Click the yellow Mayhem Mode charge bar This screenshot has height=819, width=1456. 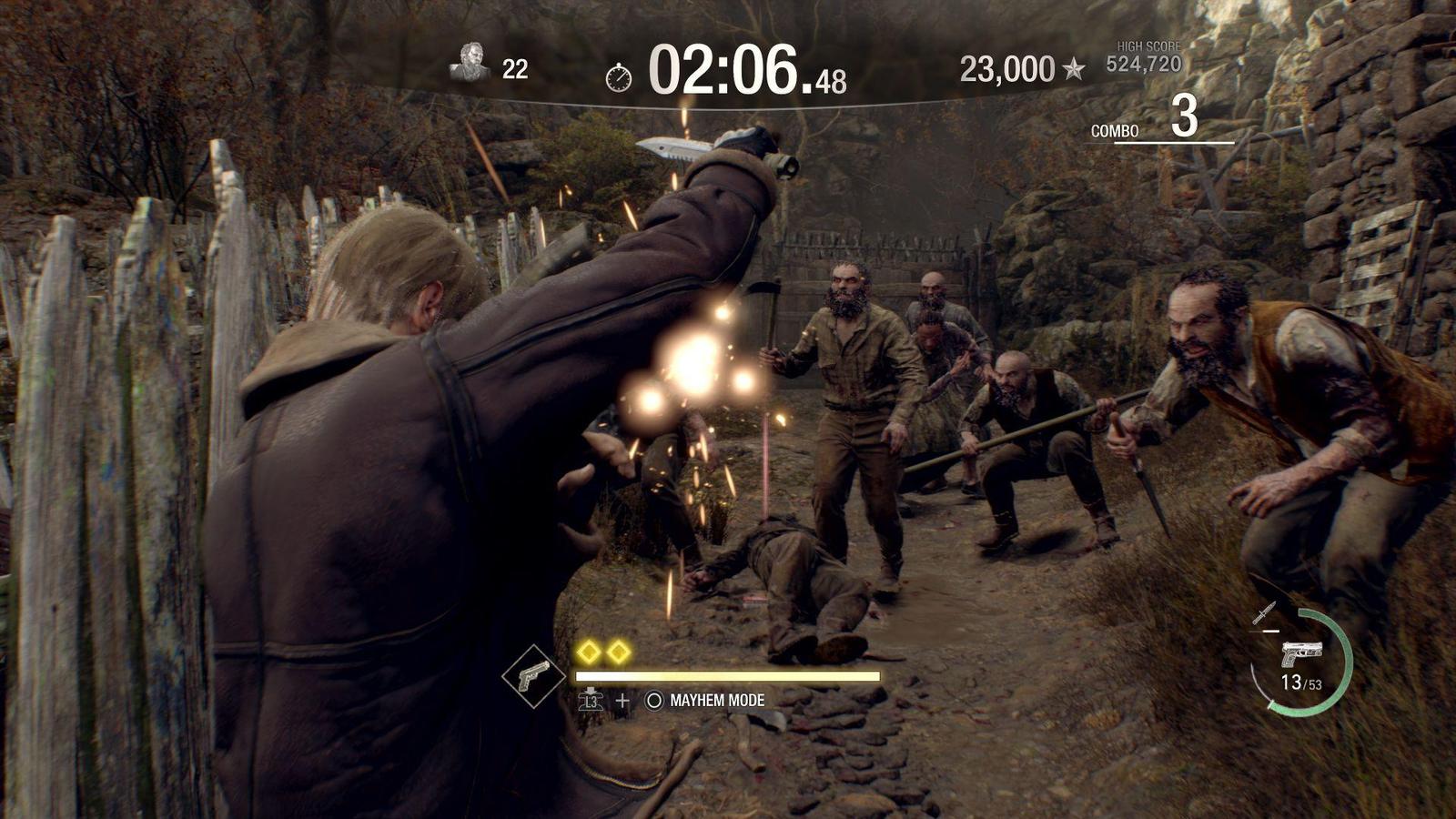727,676
